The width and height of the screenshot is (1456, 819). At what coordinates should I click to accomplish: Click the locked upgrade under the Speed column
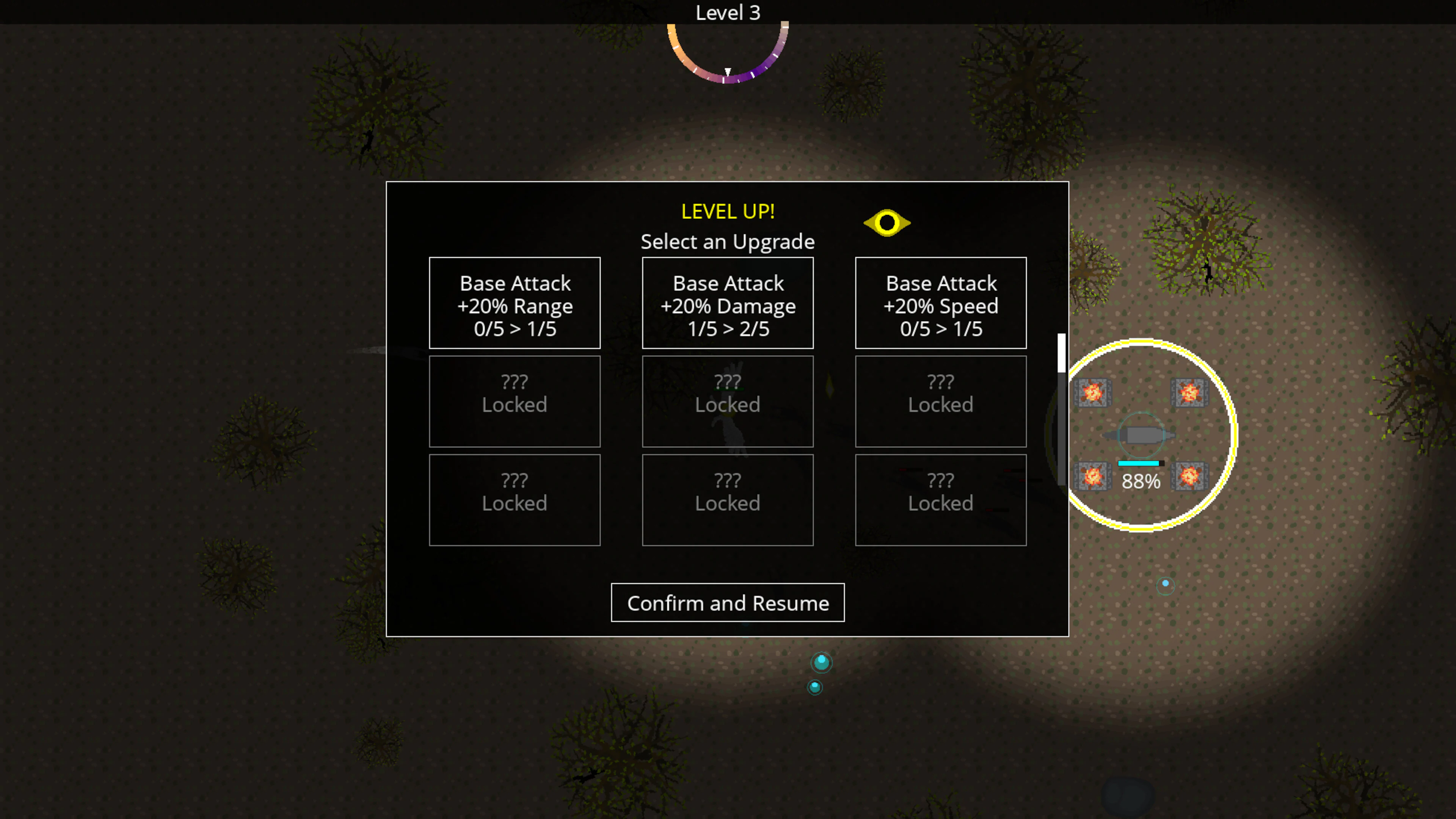[940, 401]
